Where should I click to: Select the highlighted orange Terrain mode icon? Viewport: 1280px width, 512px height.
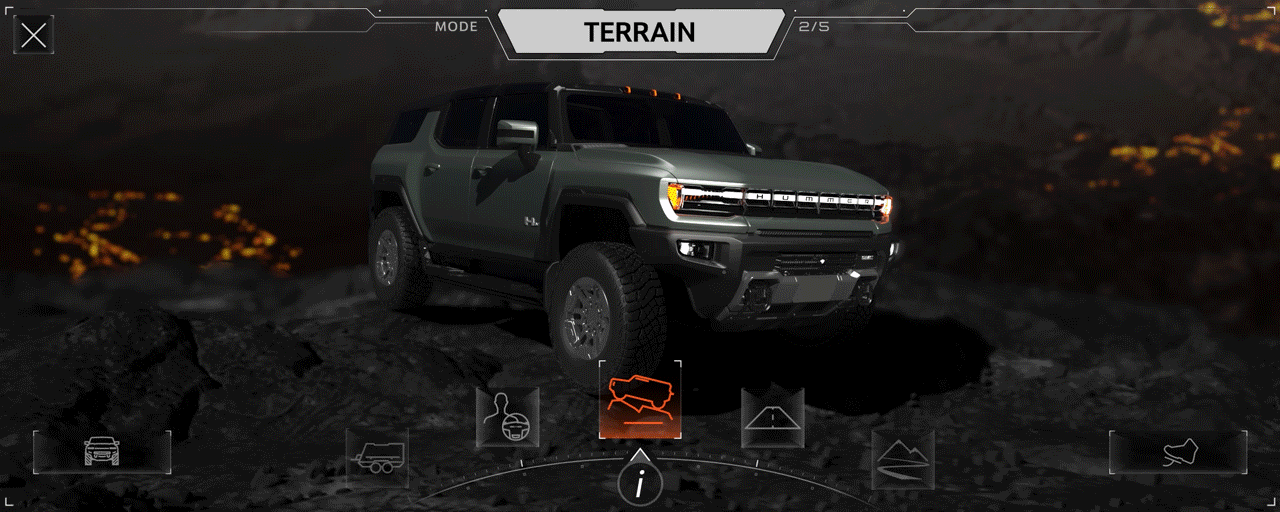(640, 400)
